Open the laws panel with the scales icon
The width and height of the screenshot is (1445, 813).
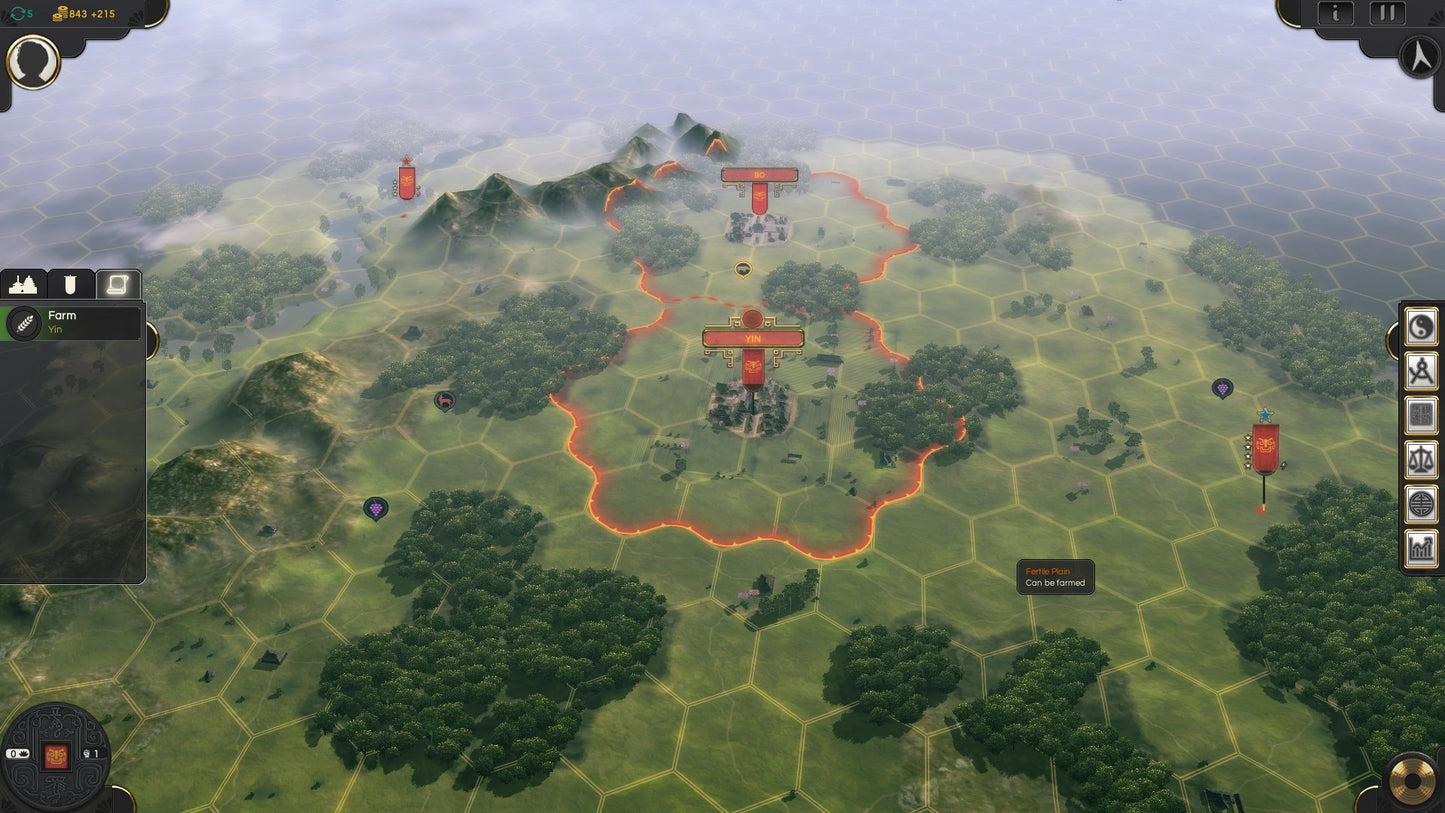pyautogui.click(x=1420, y=457)
